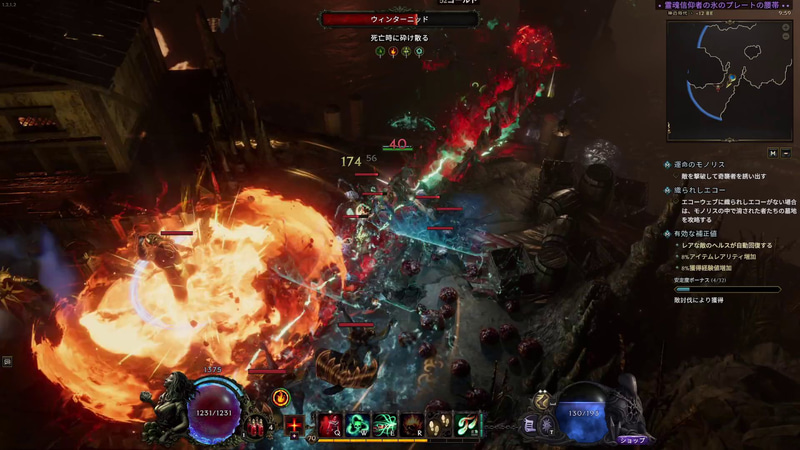Toggle the minimap overlay button
The image size is (800, 450).
click(772, 153)
